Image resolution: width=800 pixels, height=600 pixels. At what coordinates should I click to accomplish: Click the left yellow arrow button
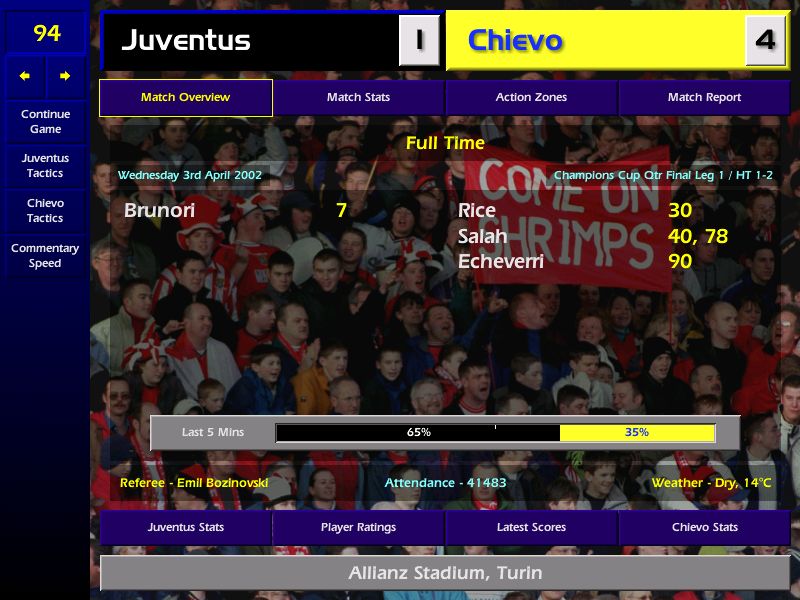[x=25, y=76]
